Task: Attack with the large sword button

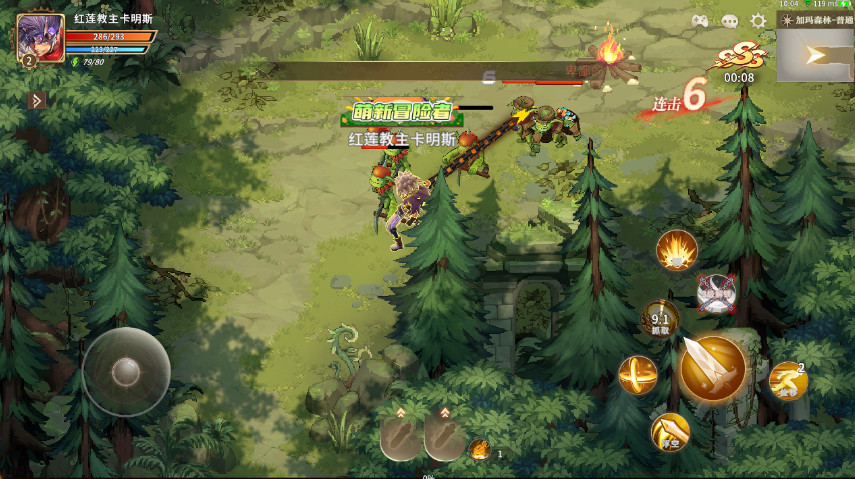Action: (713, 368)
